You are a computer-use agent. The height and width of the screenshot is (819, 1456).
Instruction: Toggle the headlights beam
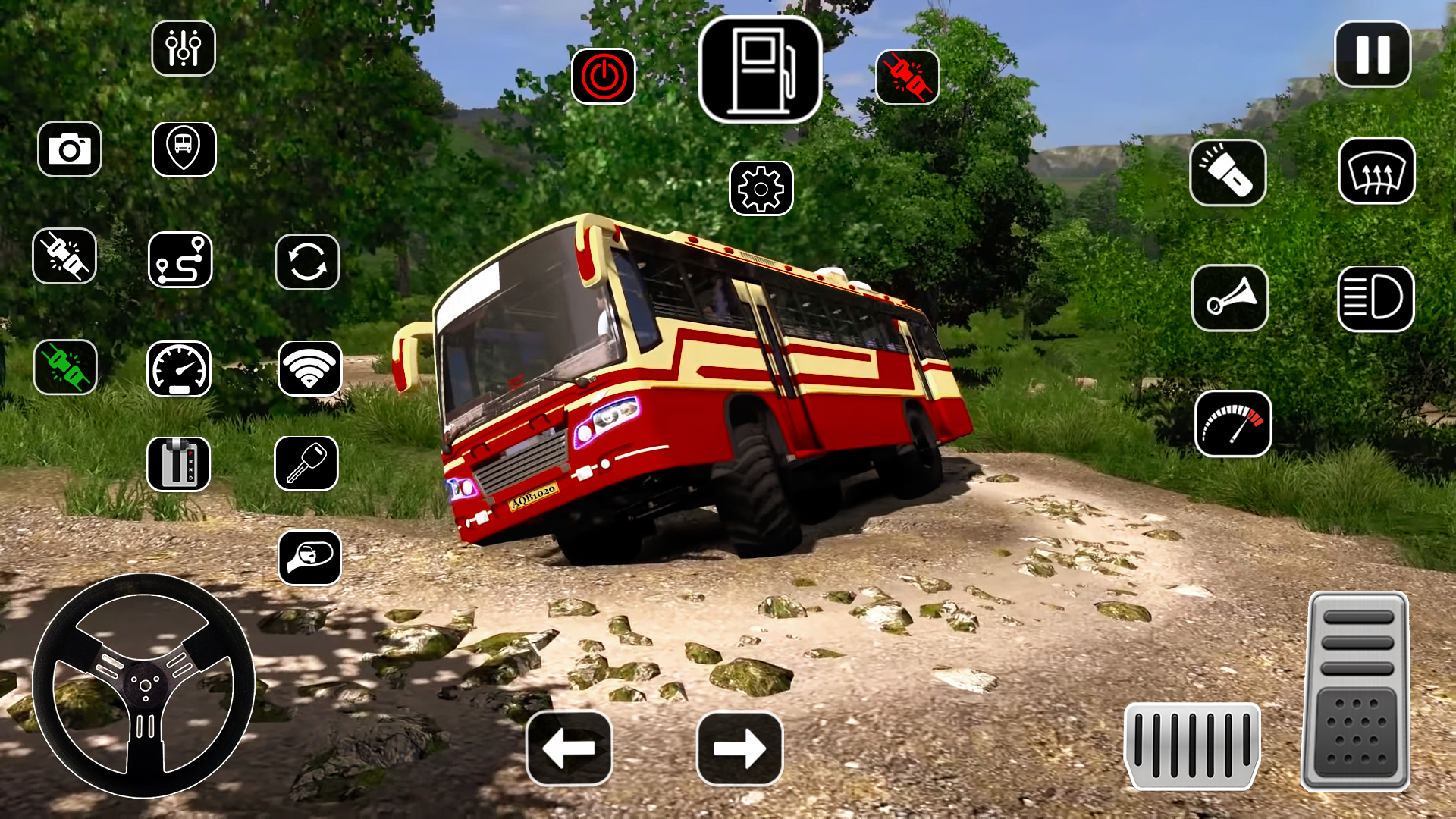point(1376,298)
